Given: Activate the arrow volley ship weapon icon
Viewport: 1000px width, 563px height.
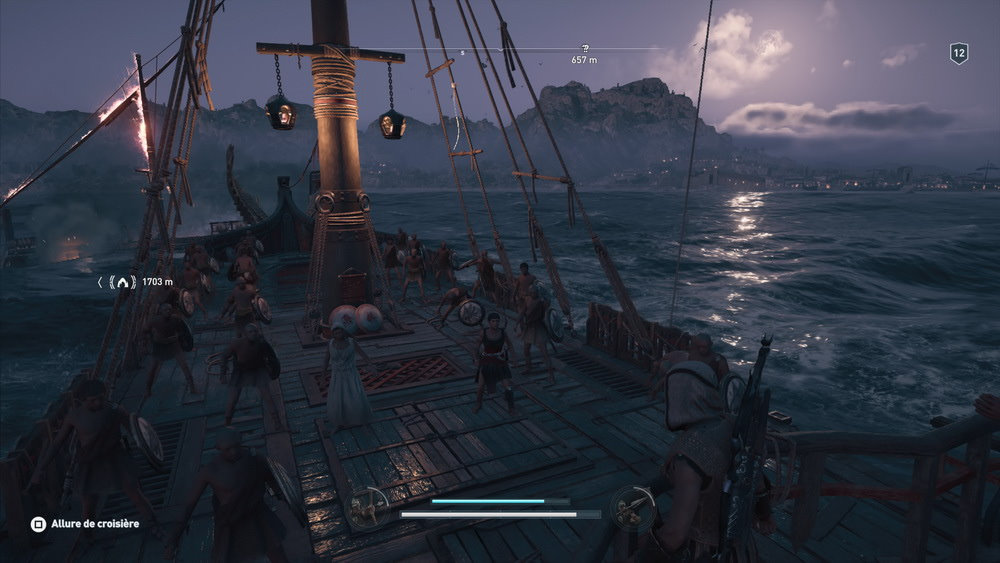Looking at the screenshot, I should coord(368,507).
